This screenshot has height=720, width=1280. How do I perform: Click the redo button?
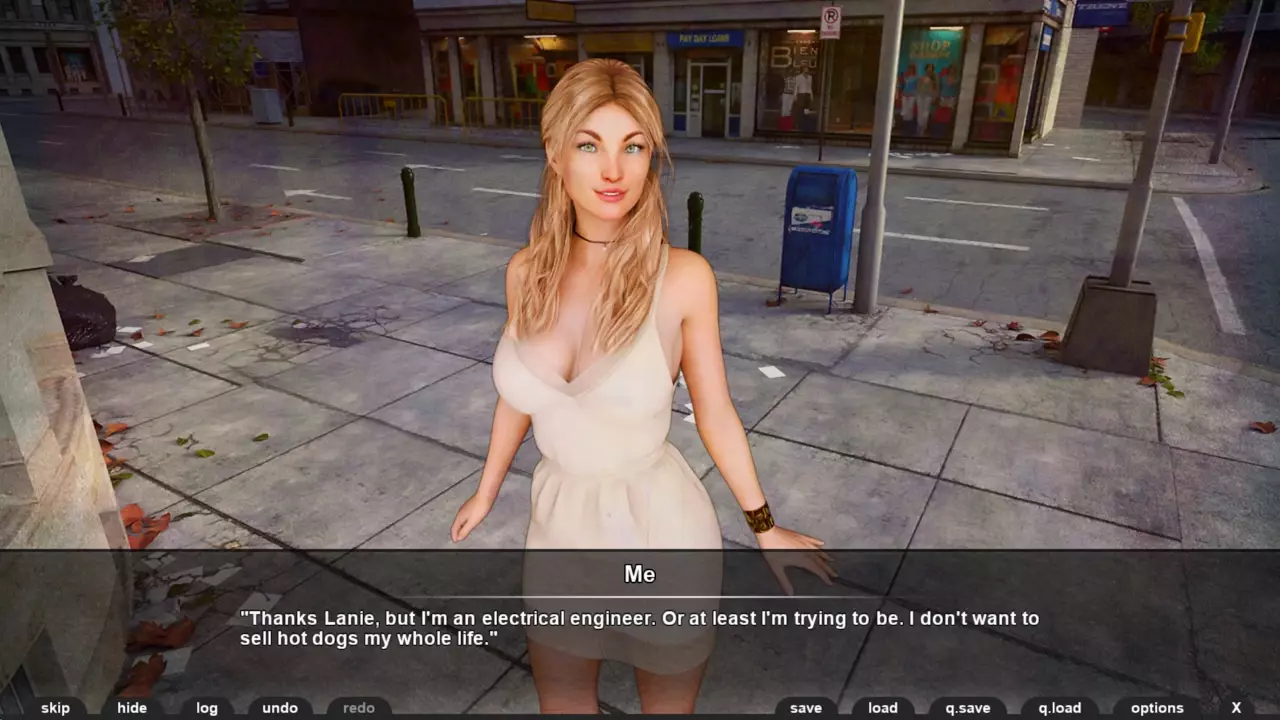pos(359,708)
